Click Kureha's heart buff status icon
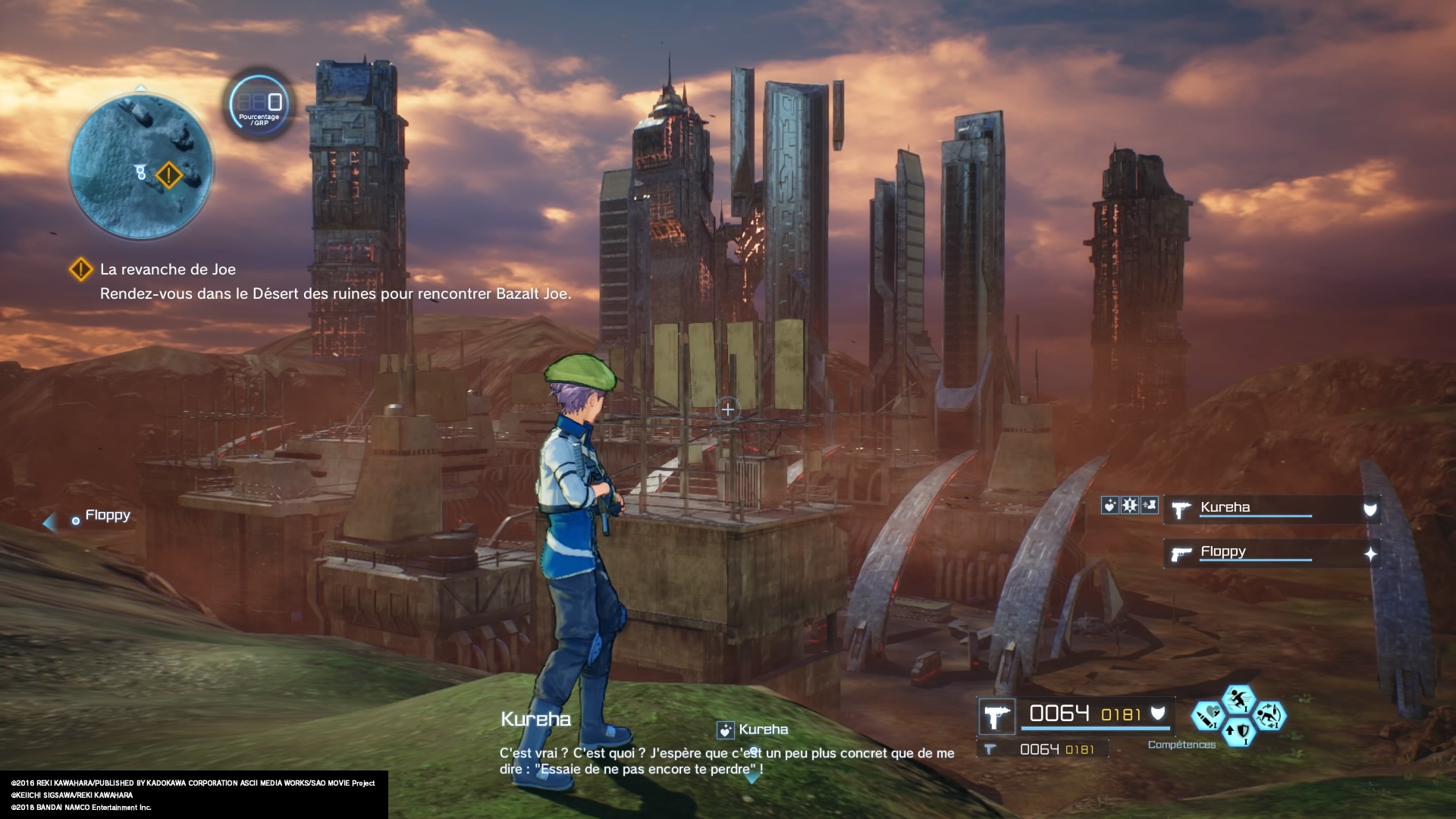 (1110, 505)
